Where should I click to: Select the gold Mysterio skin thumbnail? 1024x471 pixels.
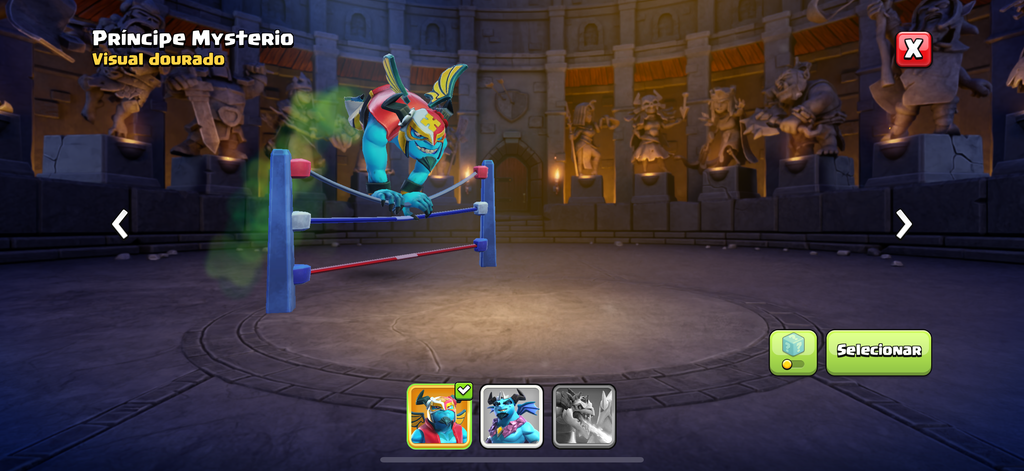[x=439, y=416]
